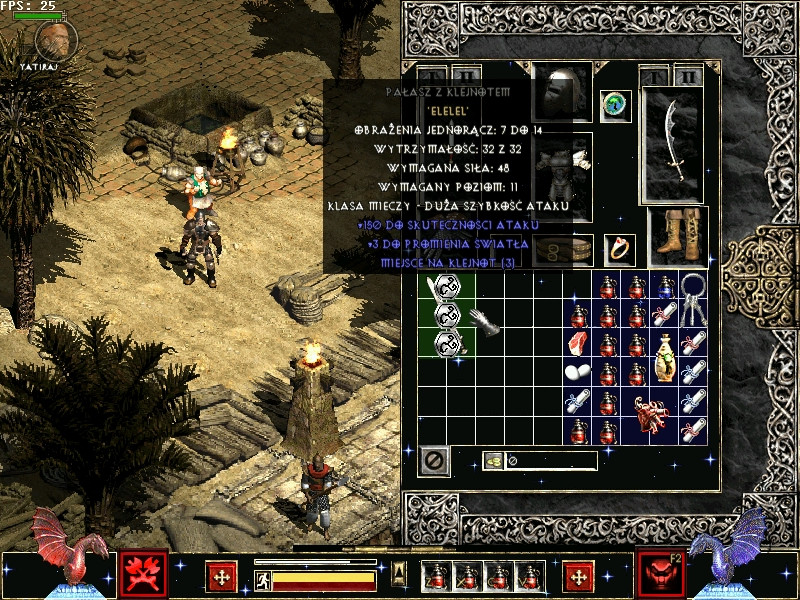Select the blue mana potion in the inventory
Viewport: 800px width, 600px height.
[x=665, y=287]
